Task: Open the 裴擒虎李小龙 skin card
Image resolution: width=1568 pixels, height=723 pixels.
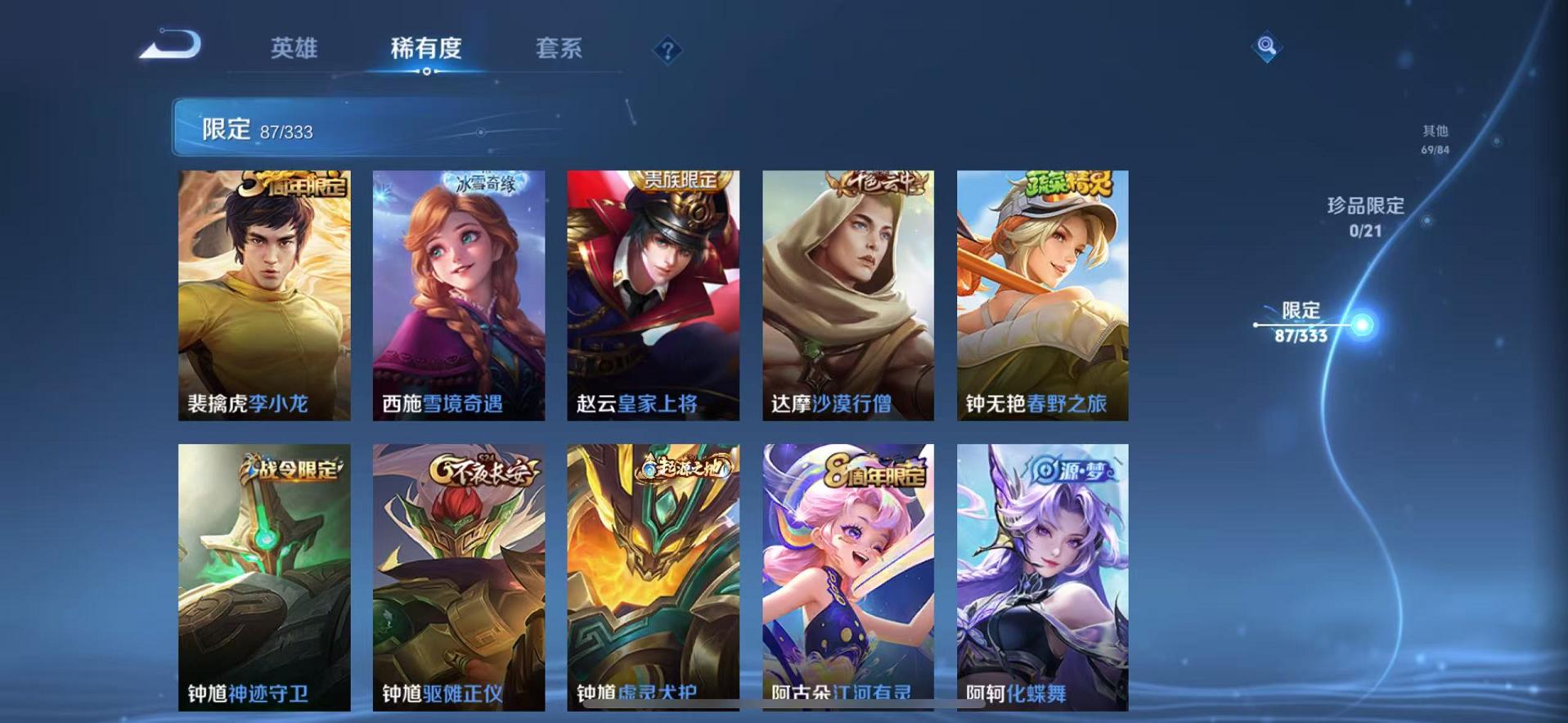Action: (x=263, y=294)
